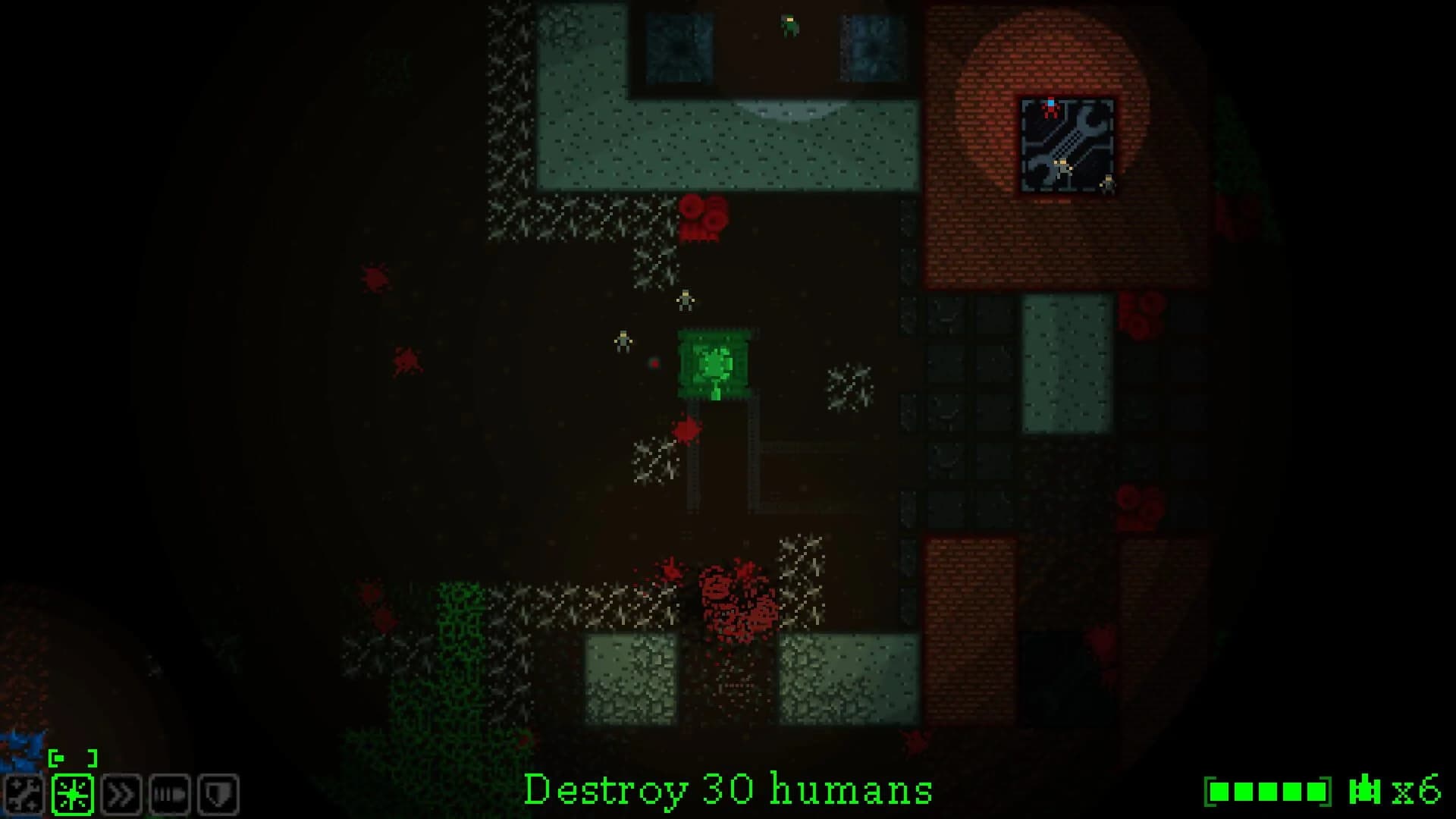Viewport: 1456px width, 819px height.
Task: Select the bullet barrage ability icon
Action: (168, 794)
